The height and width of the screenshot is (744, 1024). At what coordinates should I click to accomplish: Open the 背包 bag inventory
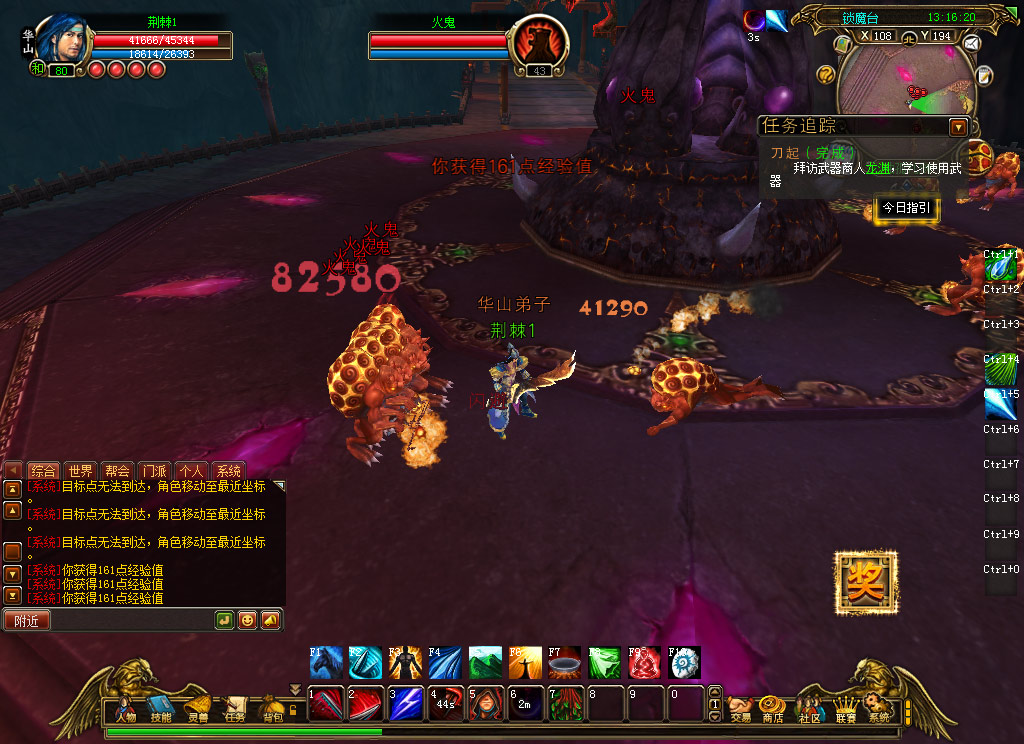point(273,709)
